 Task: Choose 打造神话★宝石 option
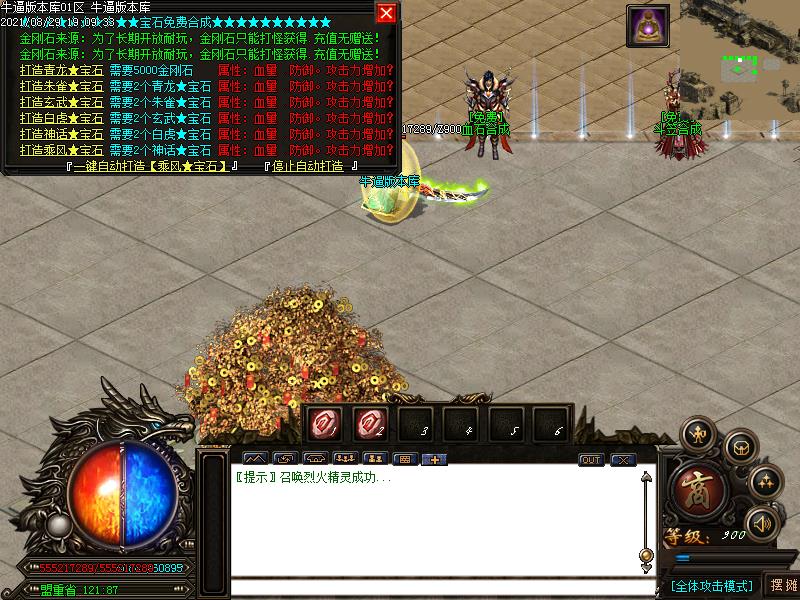[61, 134]
